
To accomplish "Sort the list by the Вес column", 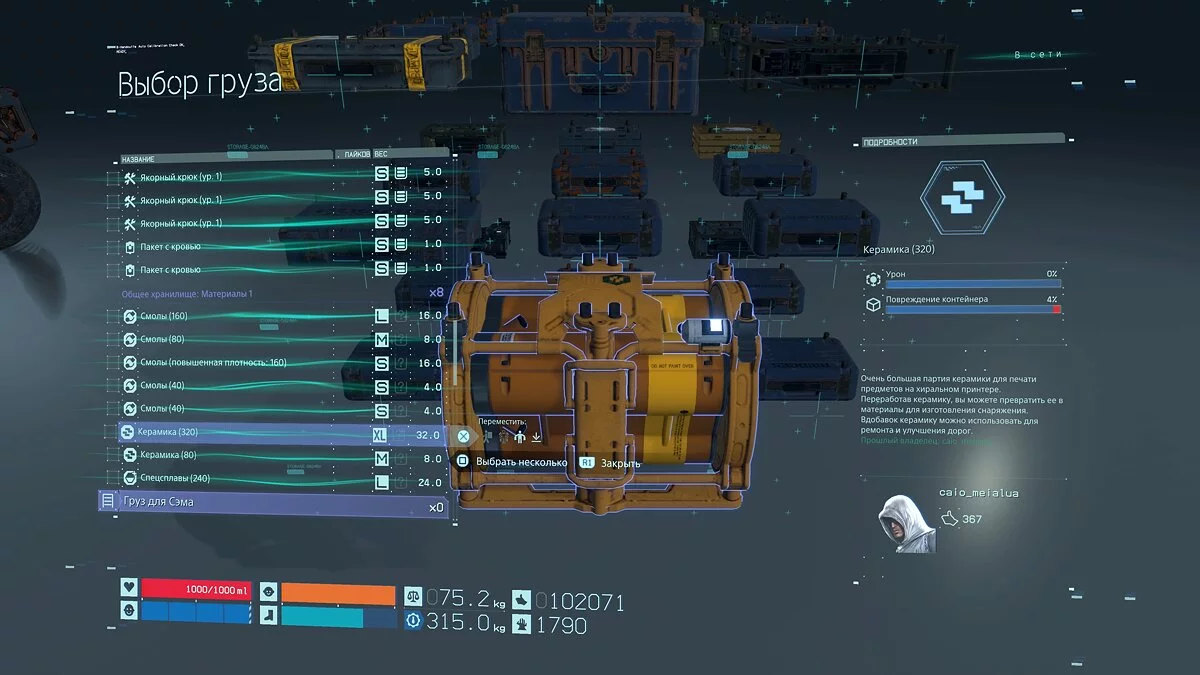I will coord(381,156).
